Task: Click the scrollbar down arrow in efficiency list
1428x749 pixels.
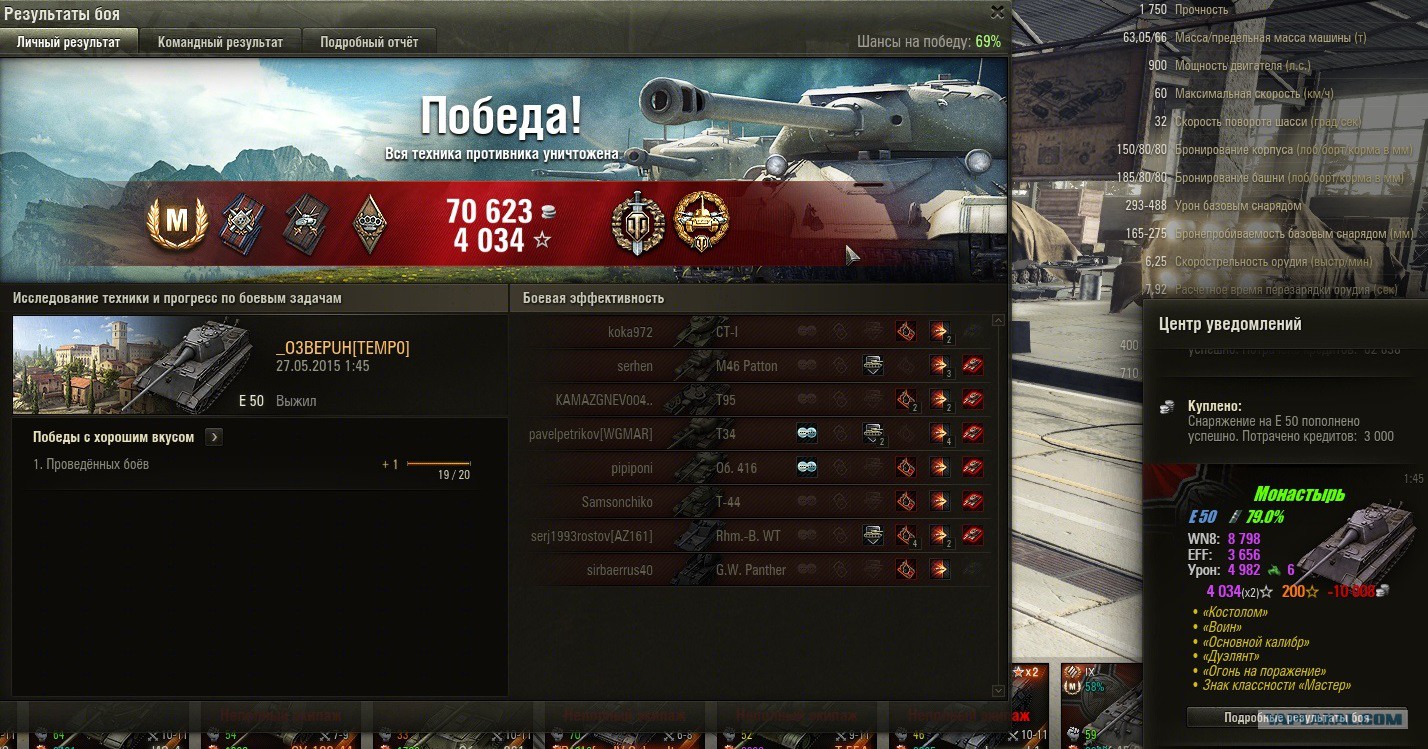Action: [x=998, y=690]
